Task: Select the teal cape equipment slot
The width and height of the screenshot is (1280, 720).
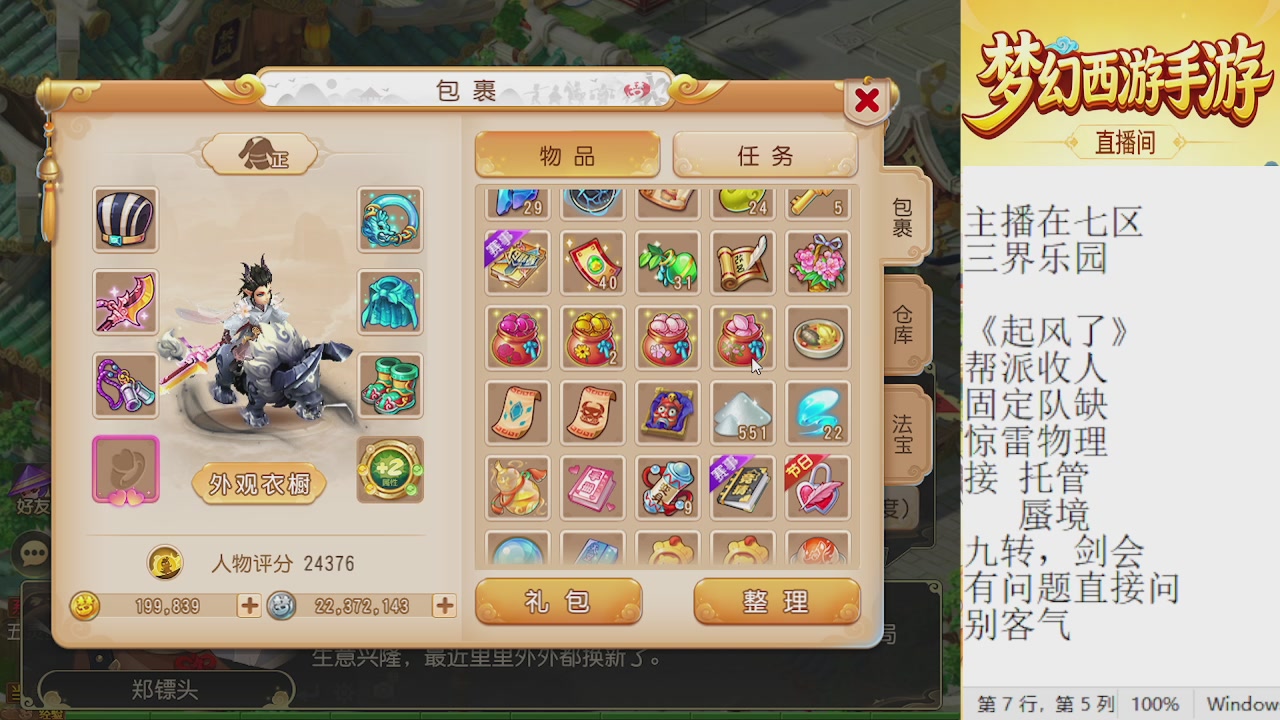Action: coord(390,303)
